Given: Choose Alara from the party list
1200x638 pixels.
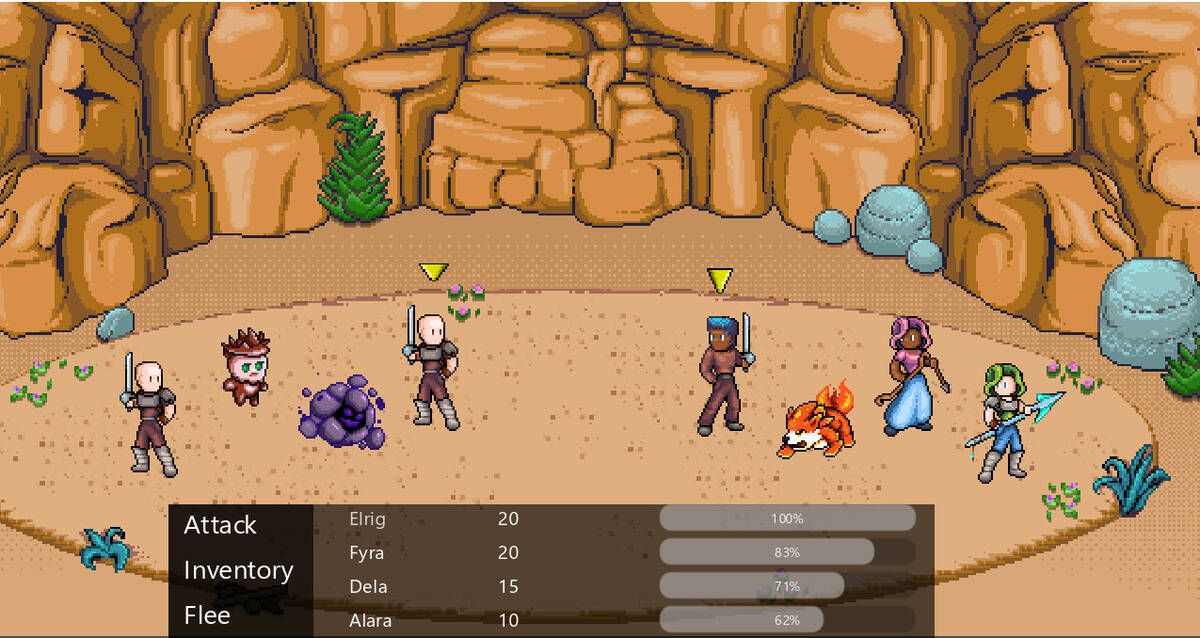Looking at the screenshot, I should pyautogui.click(x=370, y=620).
